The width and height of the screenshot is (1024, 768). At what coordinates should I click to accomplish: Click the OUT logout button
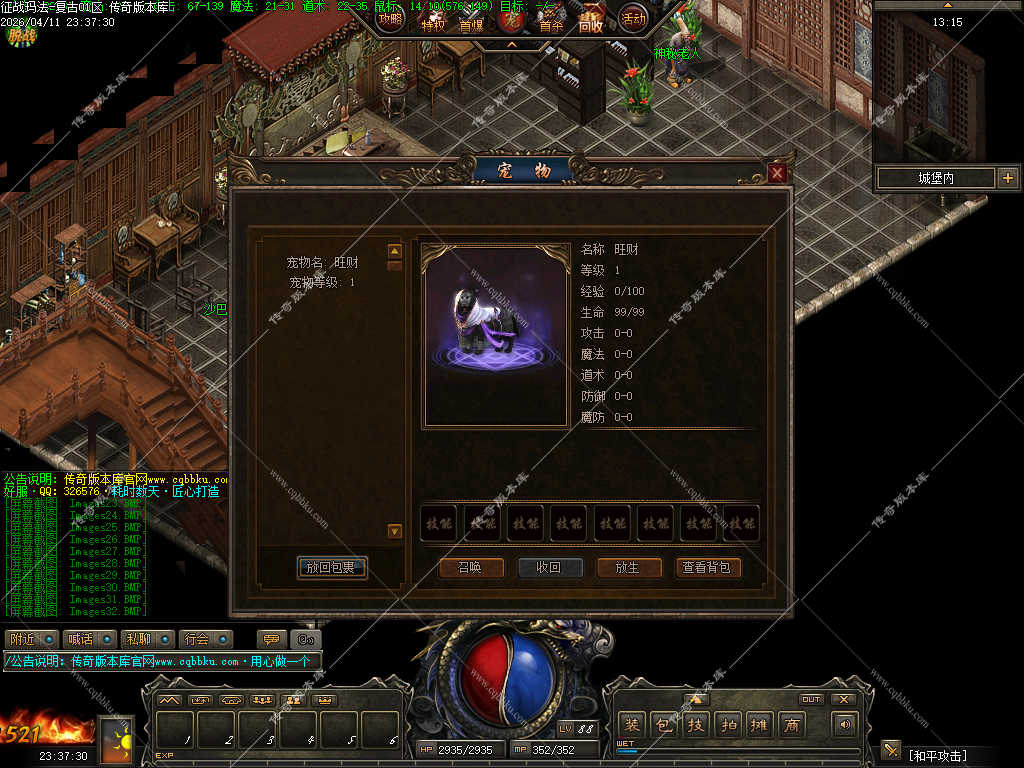click(811, 699)
